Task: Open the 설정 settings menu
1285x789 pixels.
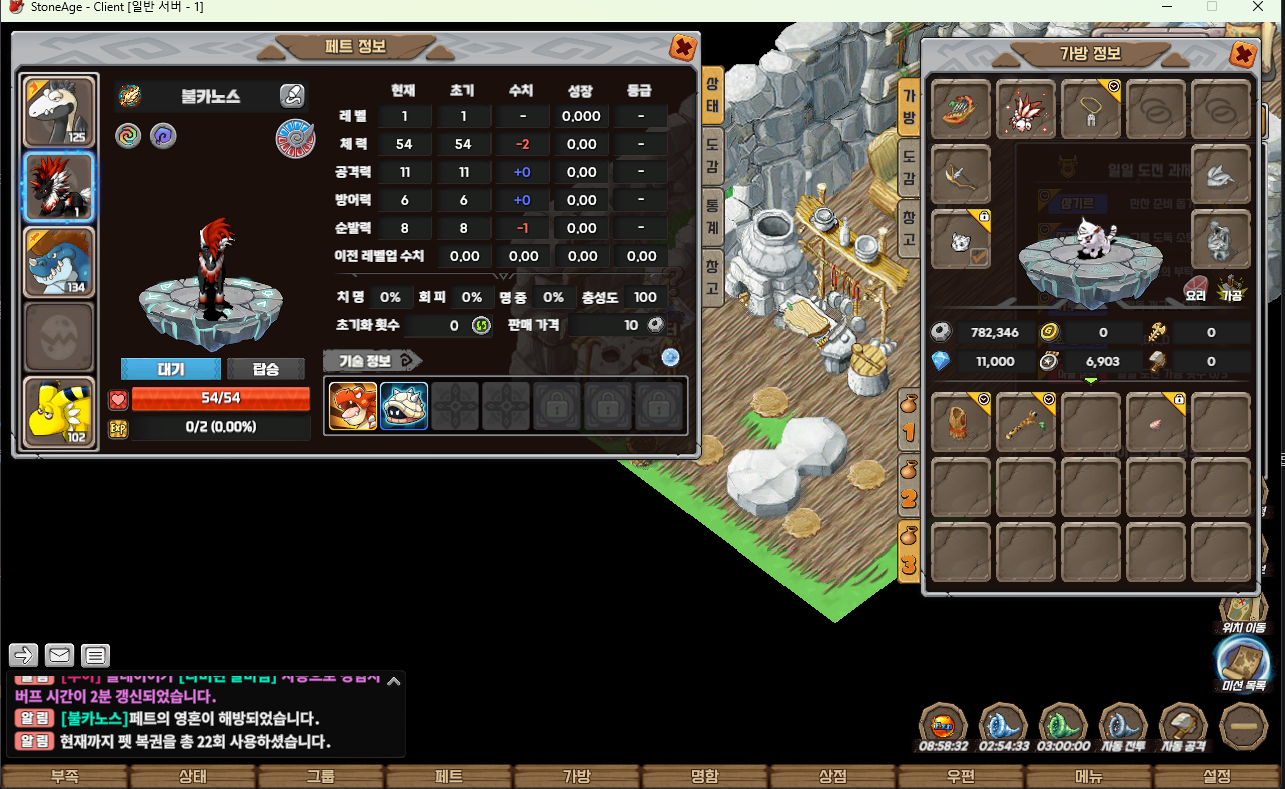Action: tap(1217, 776)
